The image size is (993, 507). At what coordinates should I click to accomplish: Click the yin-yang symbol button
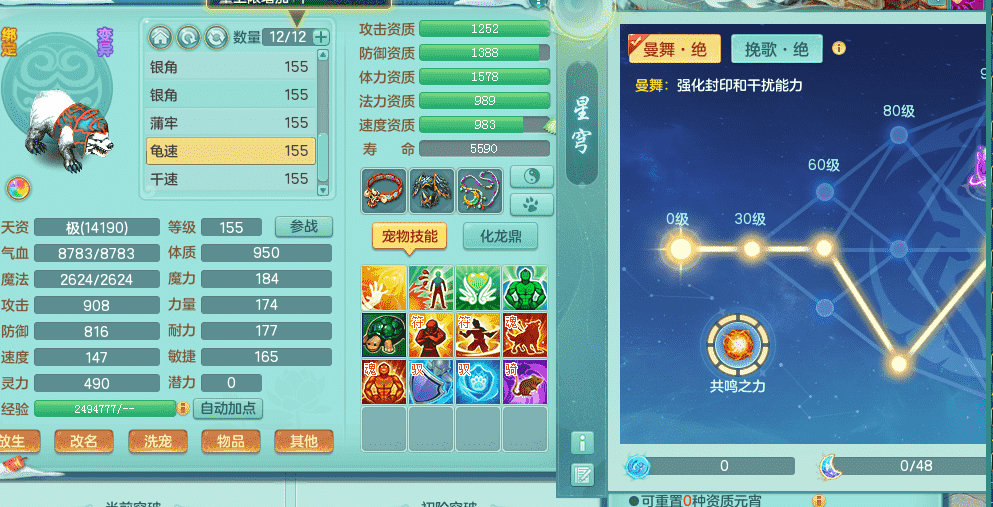531,177
